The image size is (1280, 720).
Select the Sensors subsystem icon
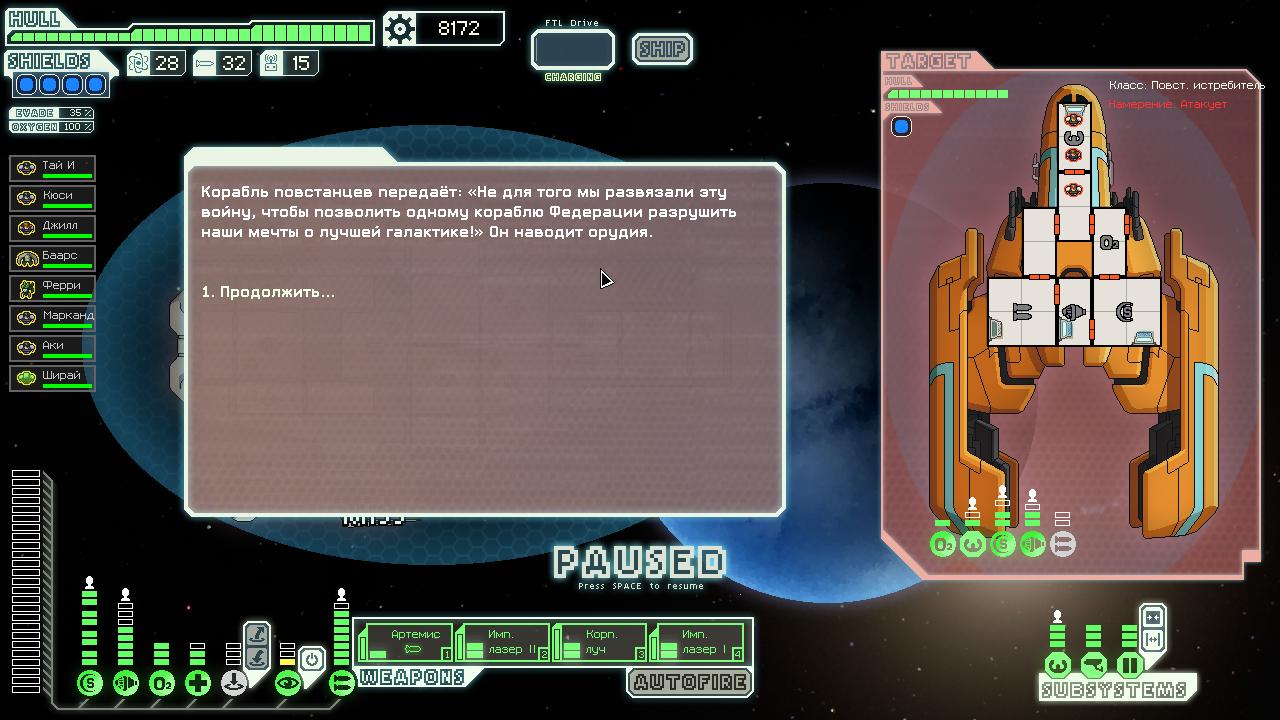pyautogui.click(x=1094, y=665)
